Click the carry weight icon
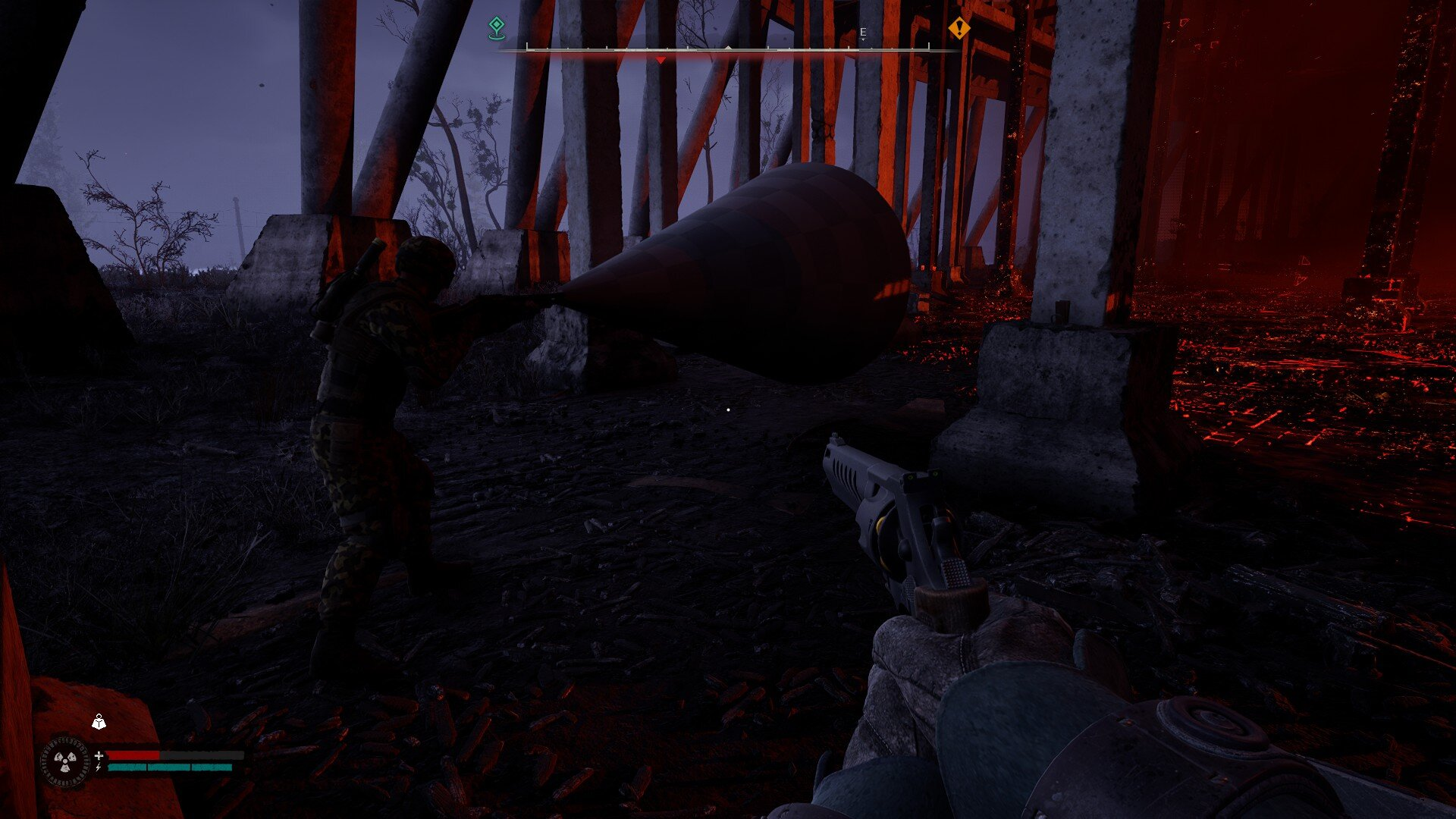The image size is (1456, 819). point(99,723)
